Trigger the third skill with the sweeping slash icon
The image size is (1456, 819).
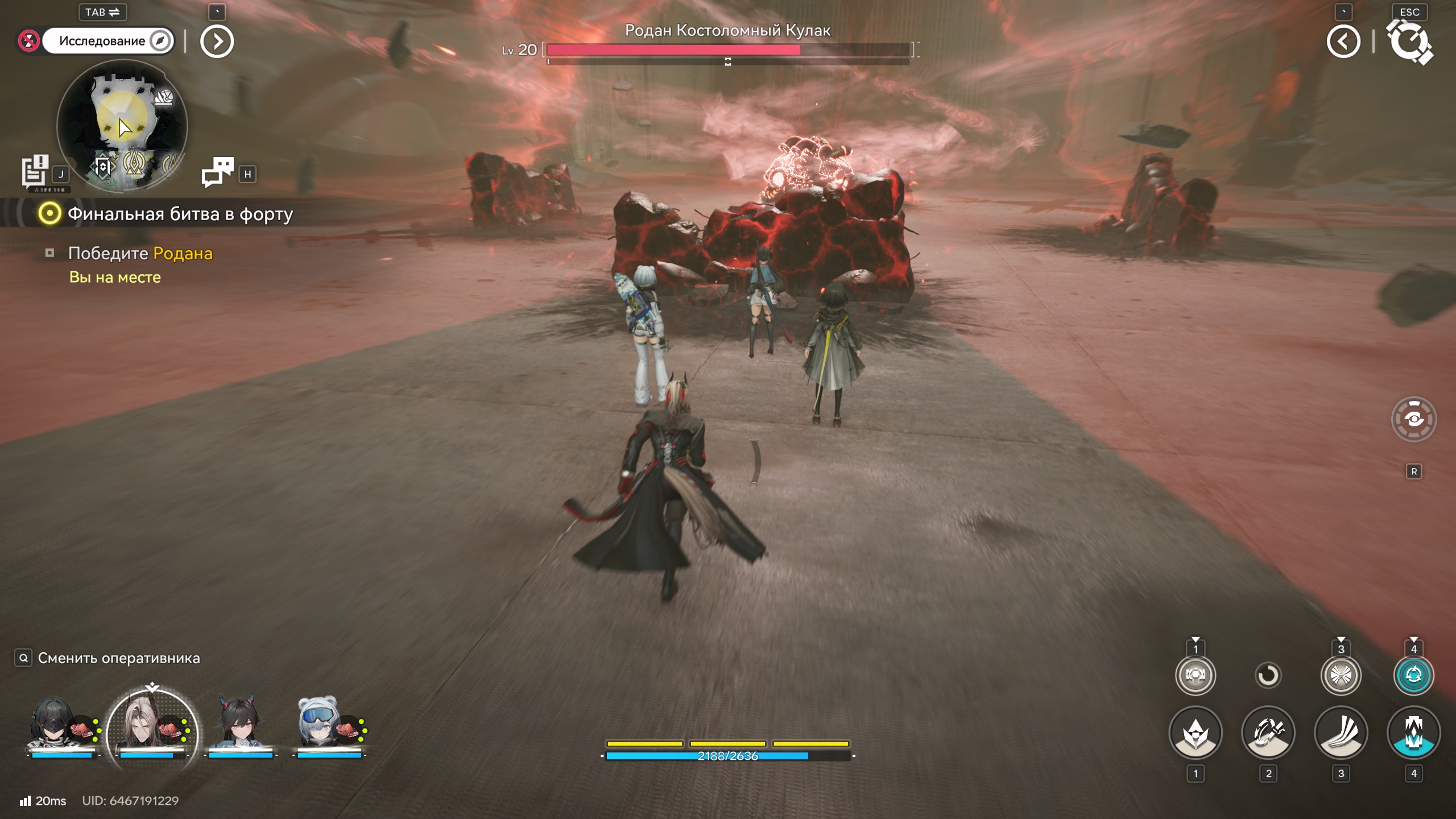(x=1341, y=733)
